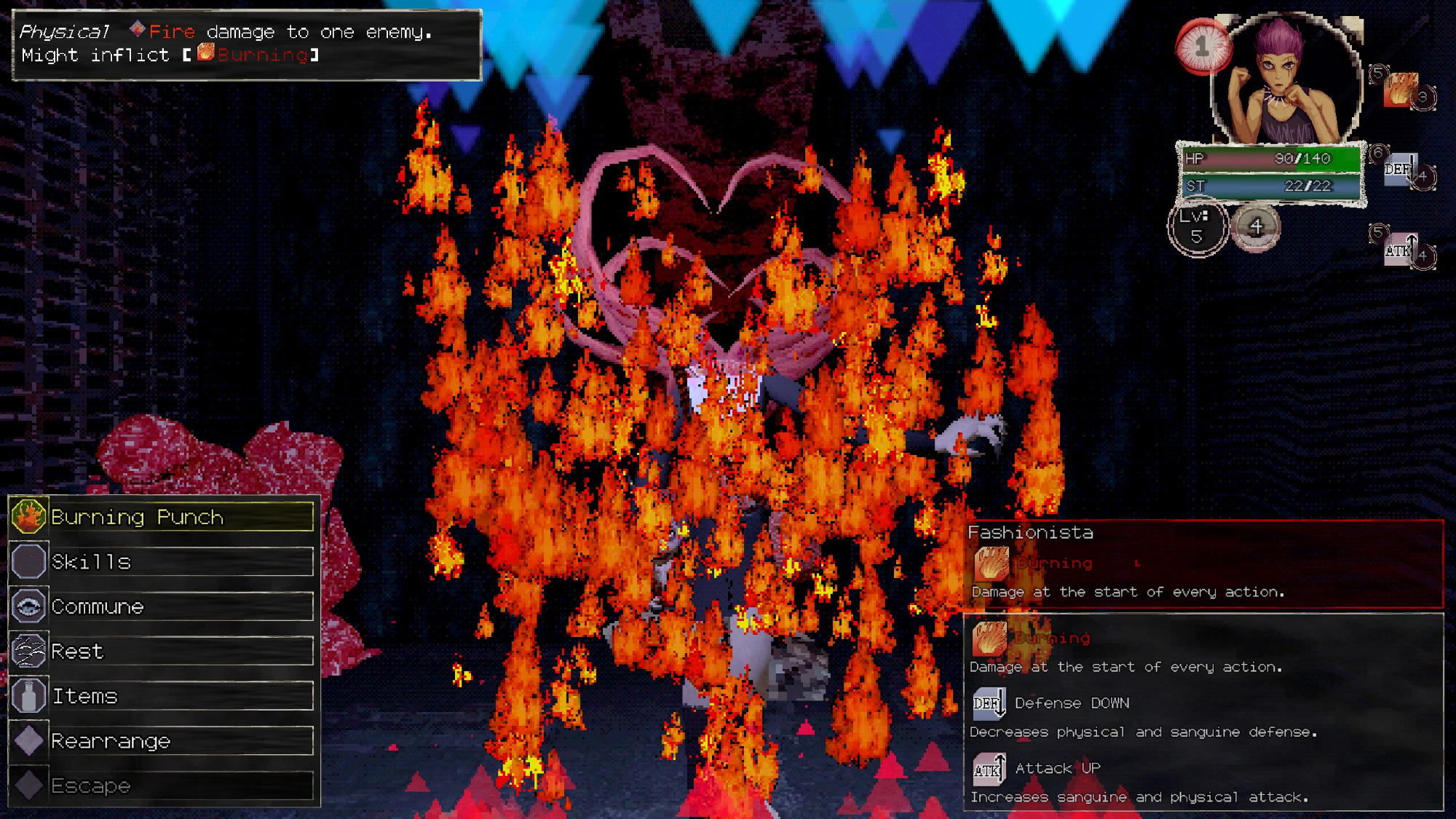Choose Rearrange from the battle menu
The image size is (1456, 819).
click(x=162, y=741)
